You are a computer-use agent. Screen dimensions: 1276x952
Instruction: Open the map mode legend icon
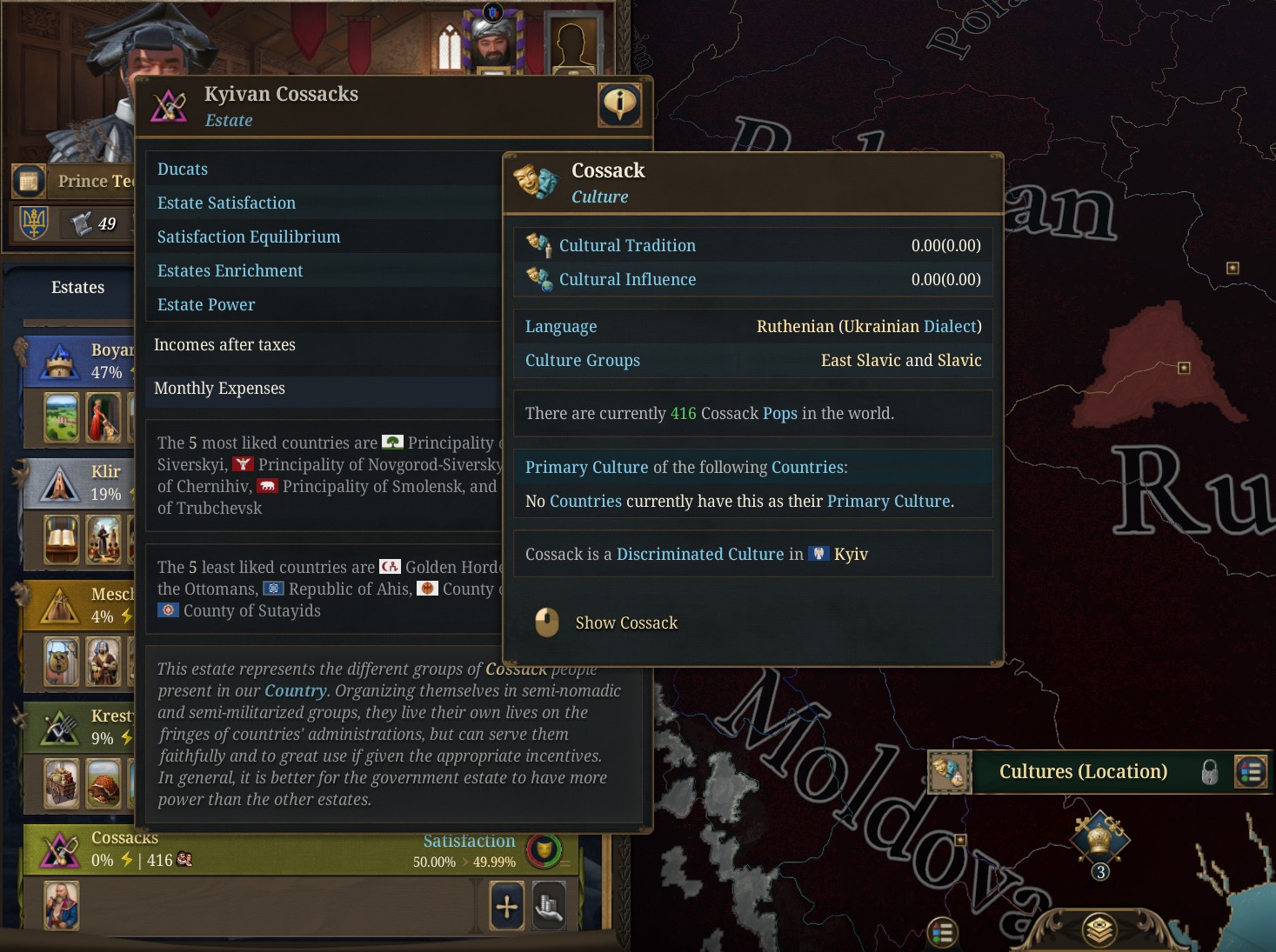pos(1251,772)
